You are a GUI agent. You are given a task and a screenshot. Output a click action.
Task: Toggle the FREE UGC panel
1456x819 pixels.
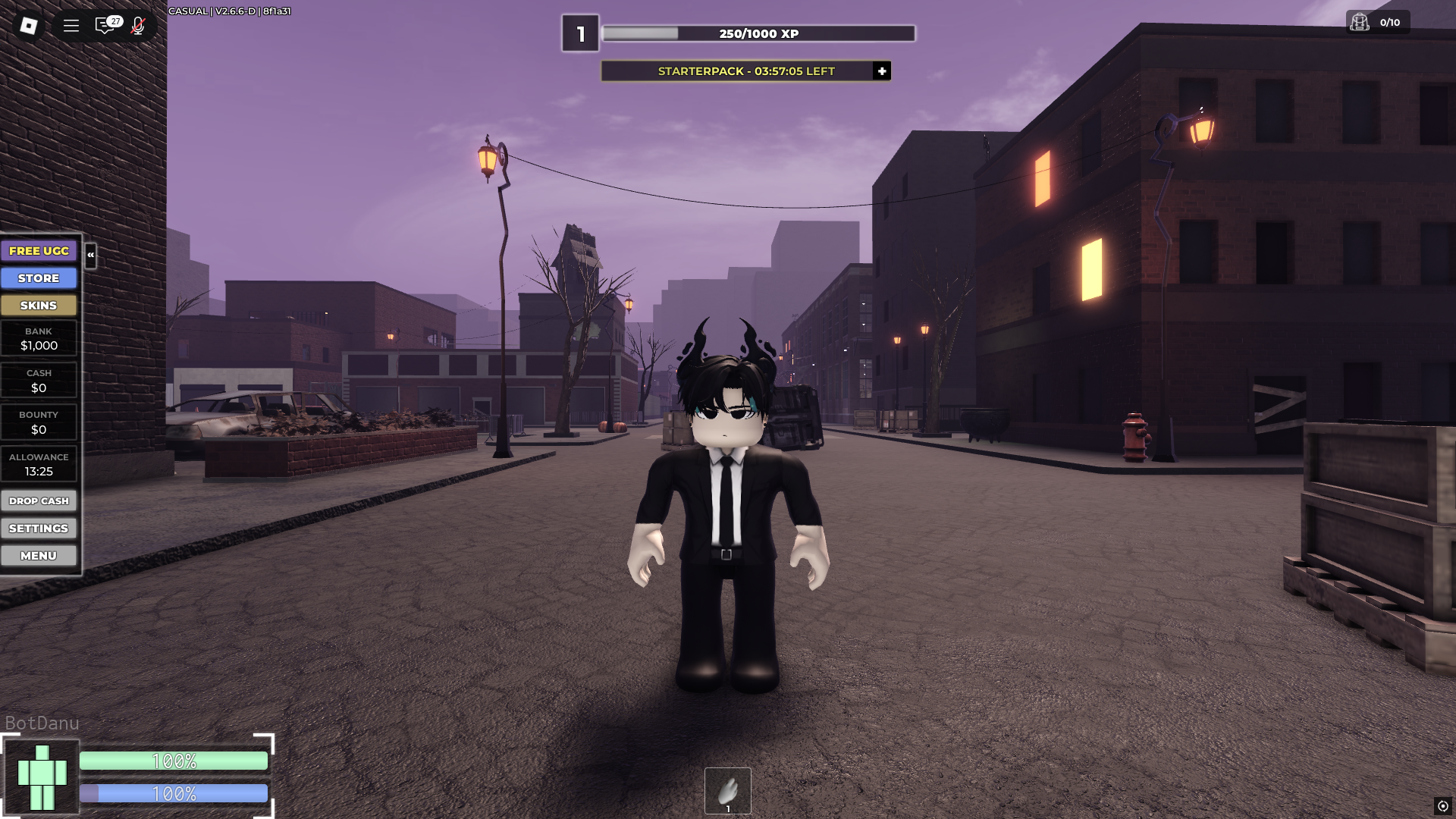(x=39, y=250)
